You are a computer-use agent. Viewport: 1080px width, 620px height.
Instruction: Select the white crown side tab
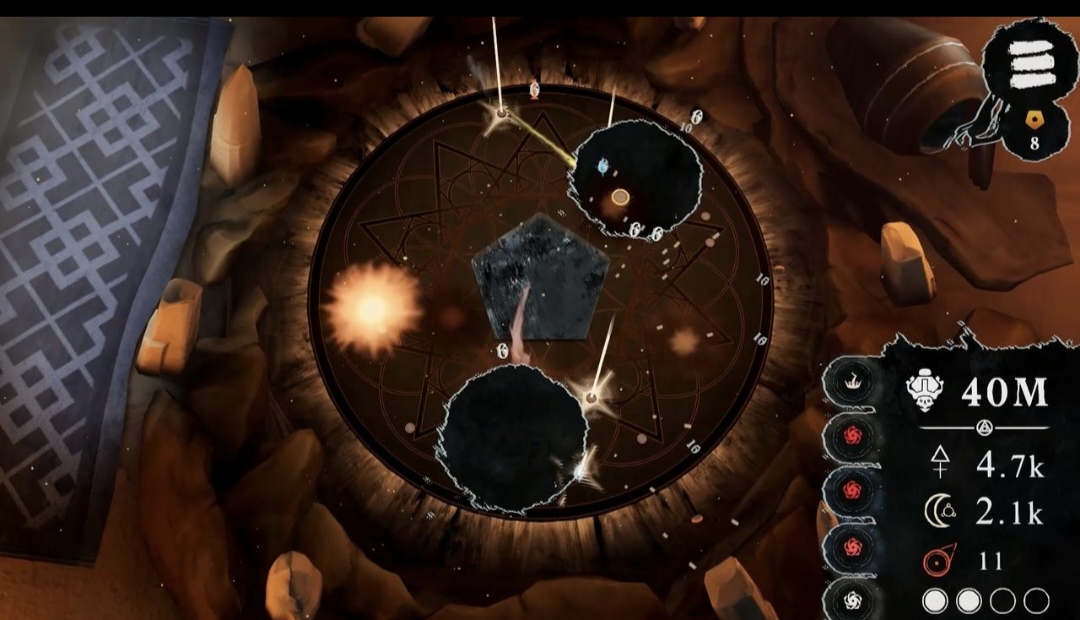pos(855,382)
